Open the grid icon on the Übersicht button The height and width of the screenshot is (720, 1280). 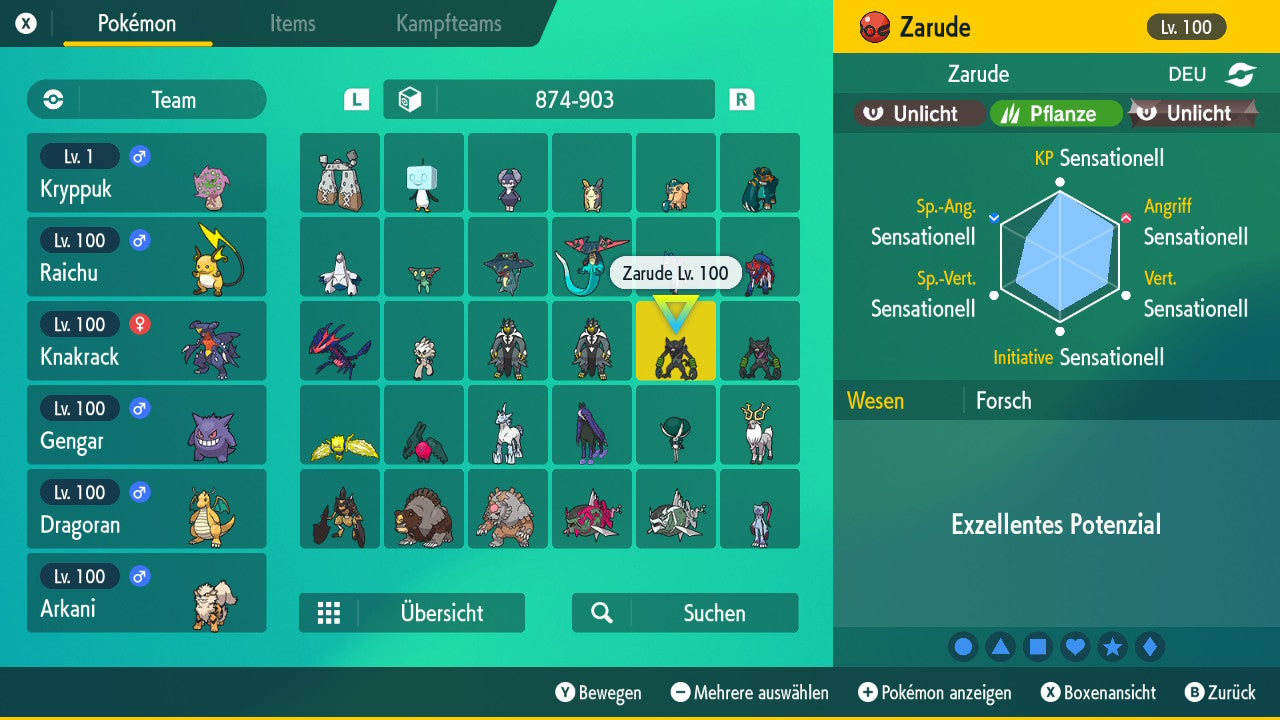click(330, 613)
